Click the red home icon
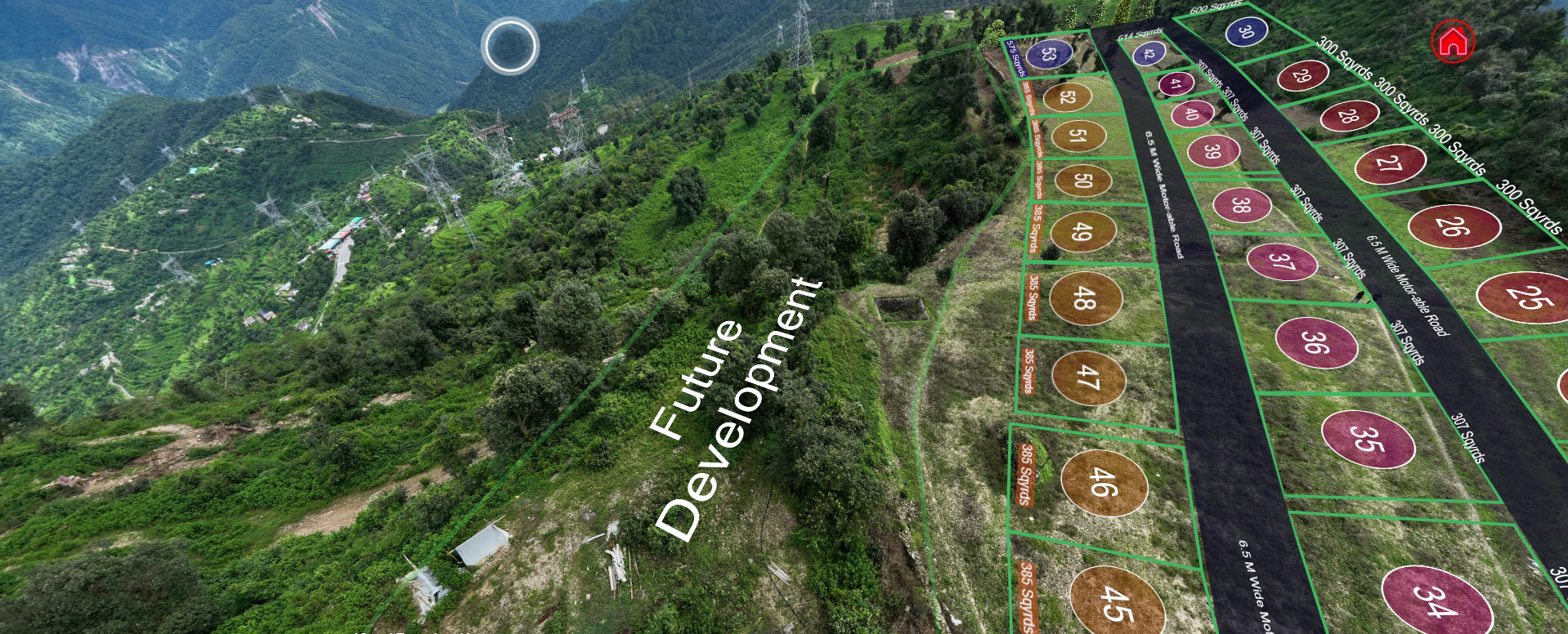 (1453, 42)
